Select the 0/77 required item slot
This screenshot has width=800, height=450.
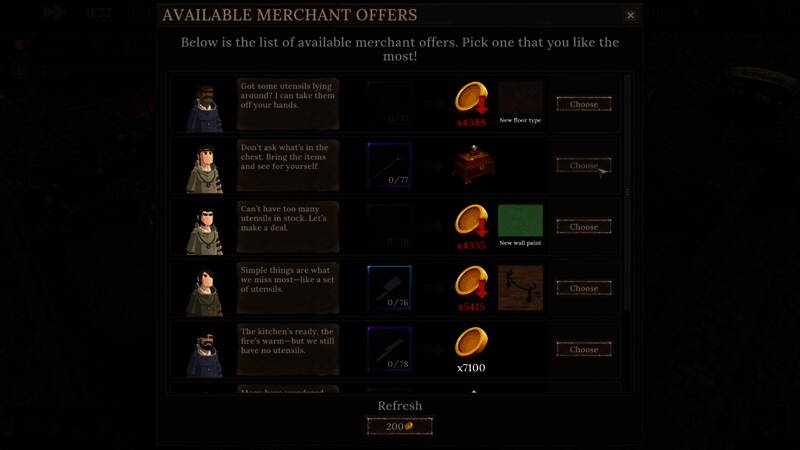pyautogui.click(x=389, y=165)
